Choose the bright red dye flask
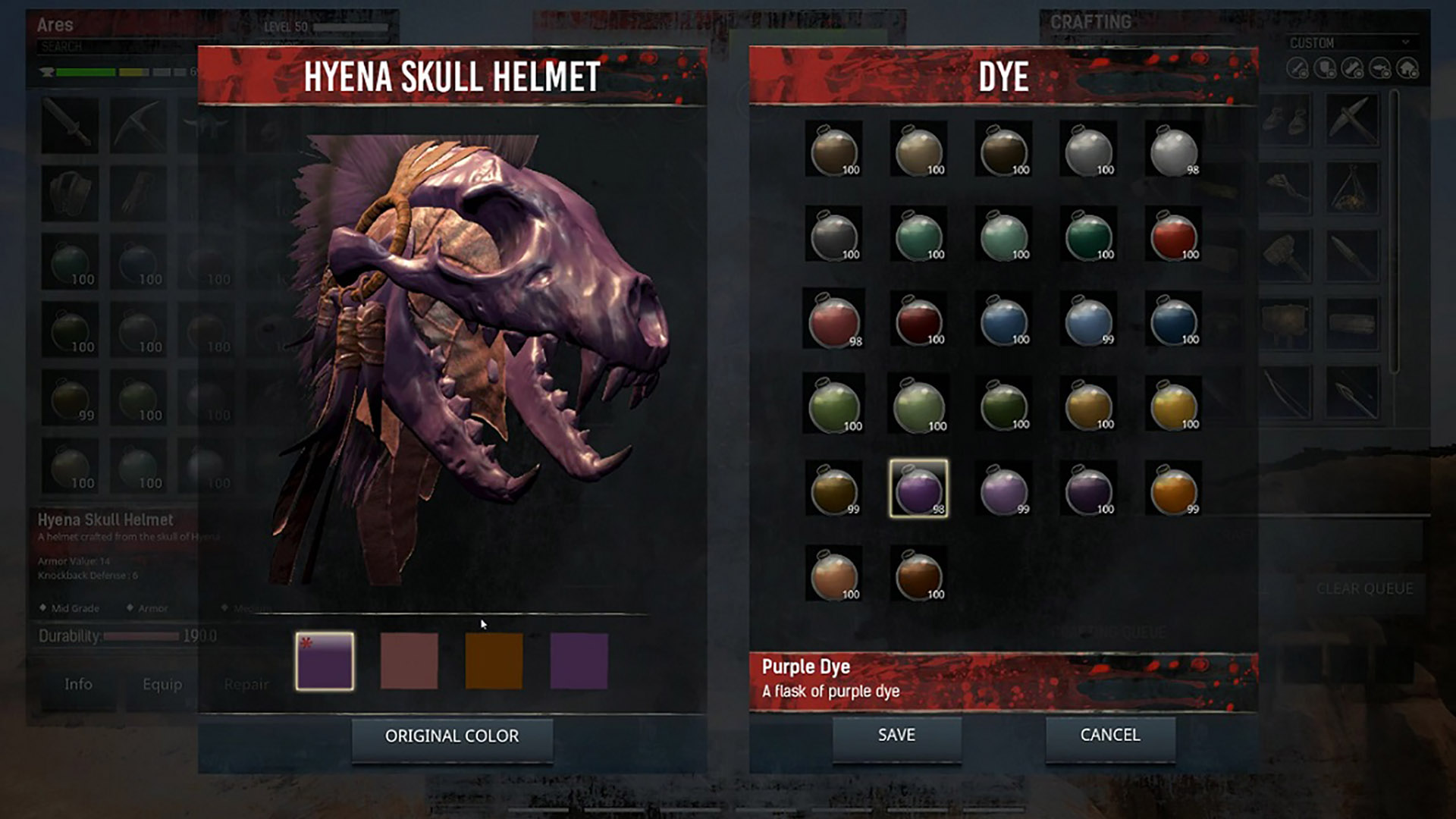The image size is (1456, 819). [1173, 235]
